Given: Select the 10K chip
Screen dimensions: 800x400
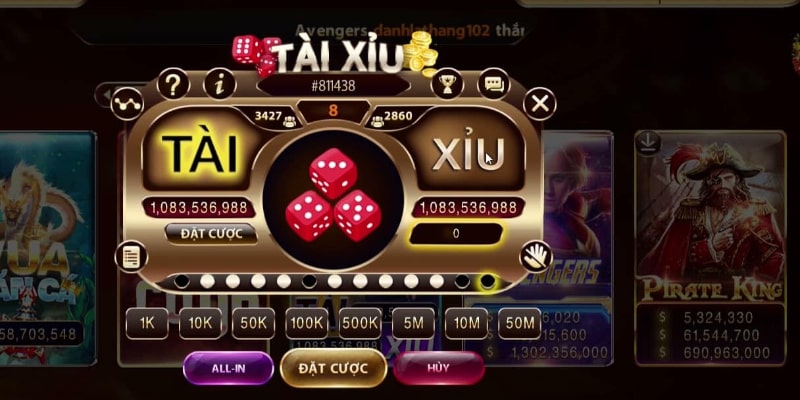Looking at the screenshot, I should [x=199, y=322].
